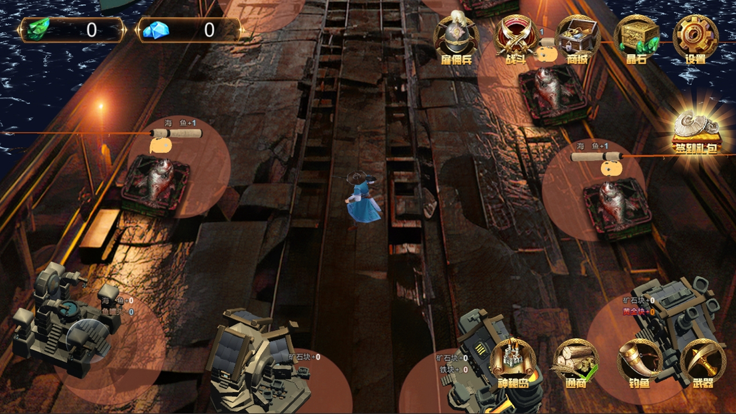Select the blue diamond currency counter

click(x=190, y=30)
